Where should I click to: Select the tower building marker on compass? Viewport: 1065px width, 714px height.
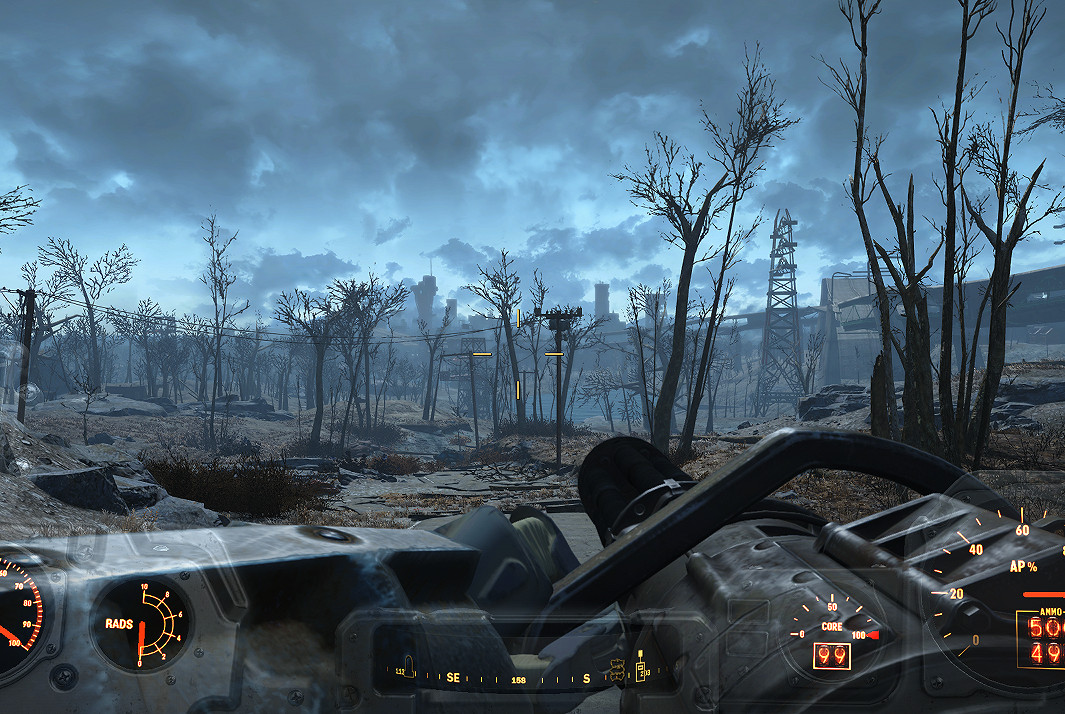[640, 667]
